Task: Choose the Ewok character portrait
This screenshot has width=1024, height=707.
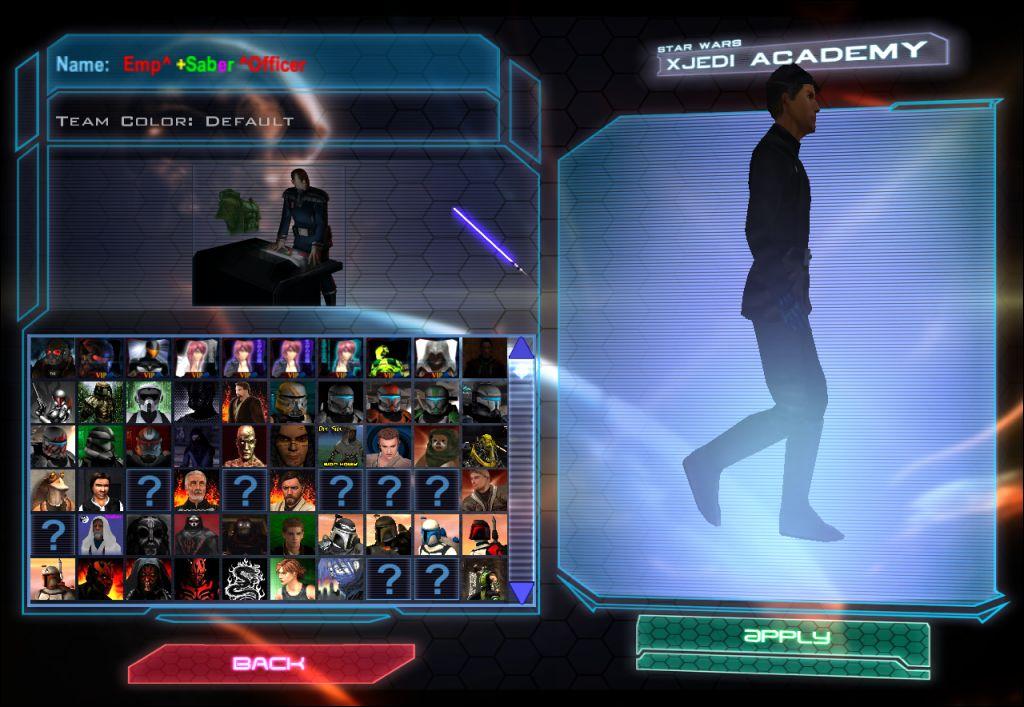Action: point(436,446)
